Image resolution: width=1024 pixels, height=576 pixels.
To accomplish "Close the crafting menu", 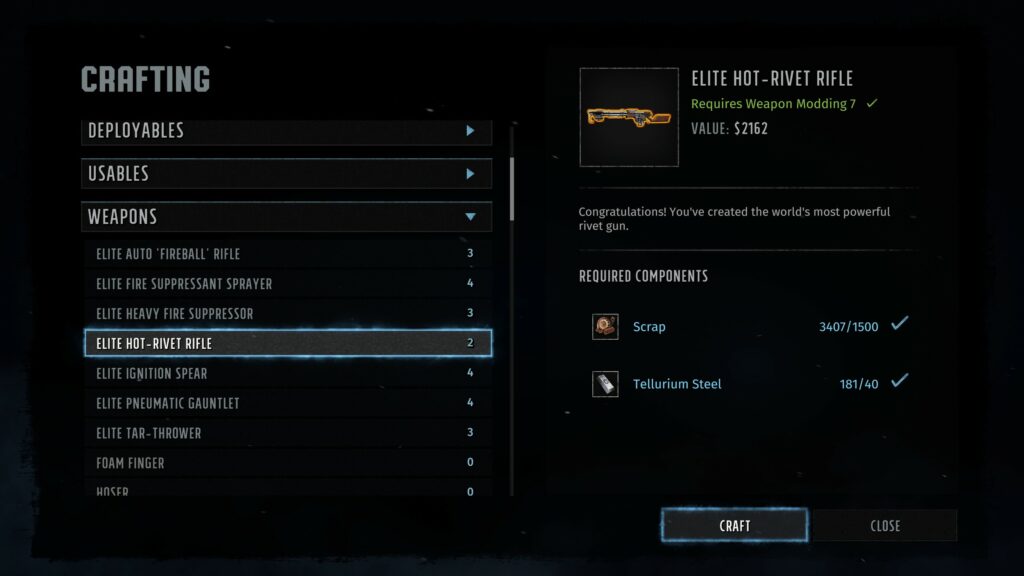I will pos(884,525).
